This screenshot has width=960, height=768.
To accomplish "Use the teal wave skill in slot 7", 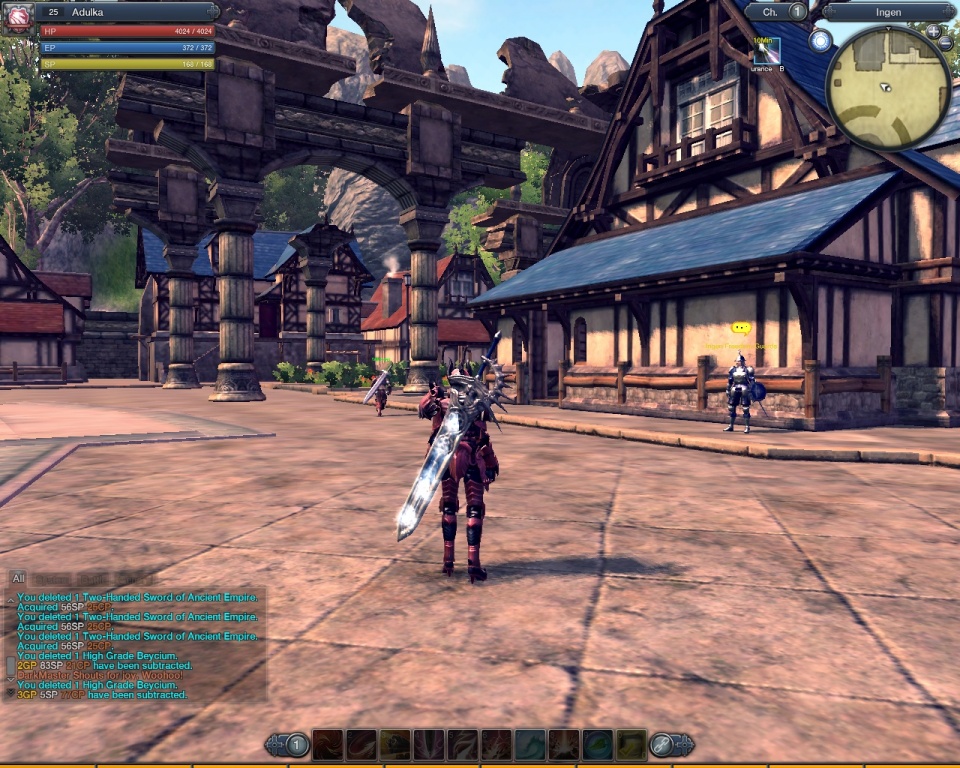I will [x=530, y=744].
